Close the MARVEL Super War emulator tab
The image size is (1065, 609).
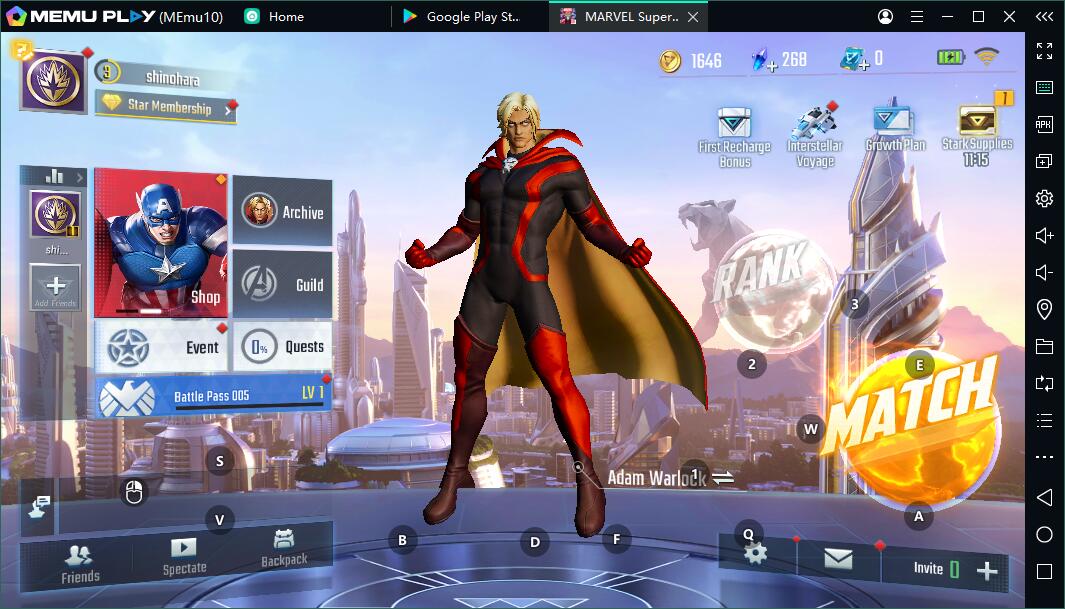coord(693,17)
